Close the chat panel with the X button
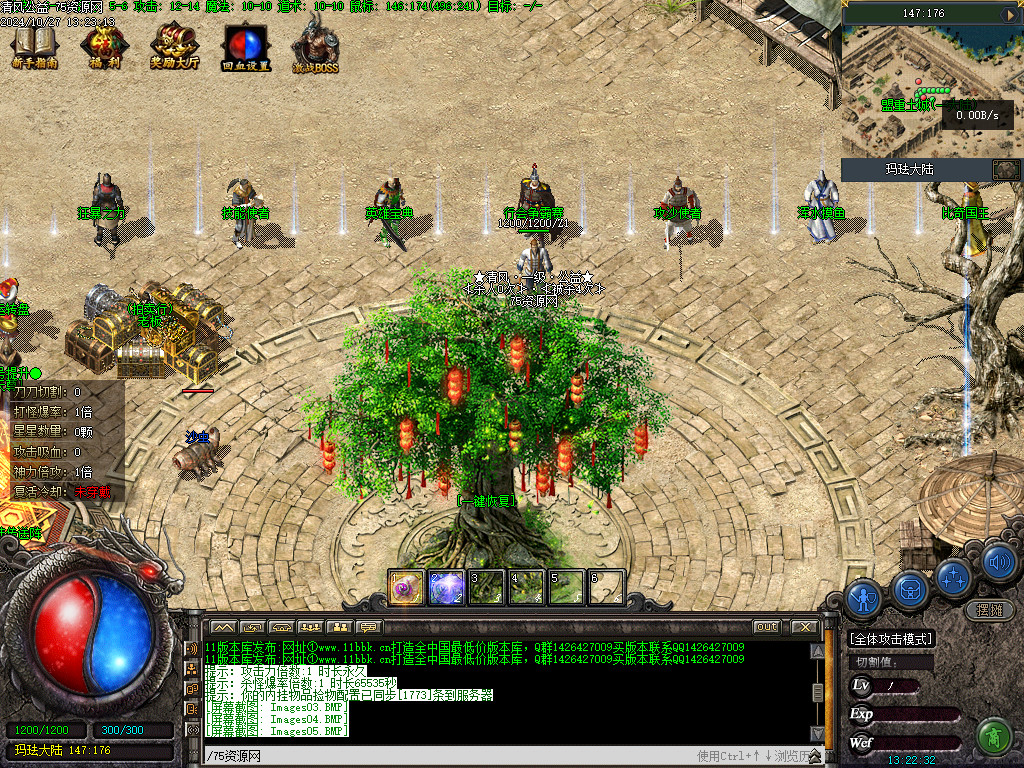 pos(803,627)
